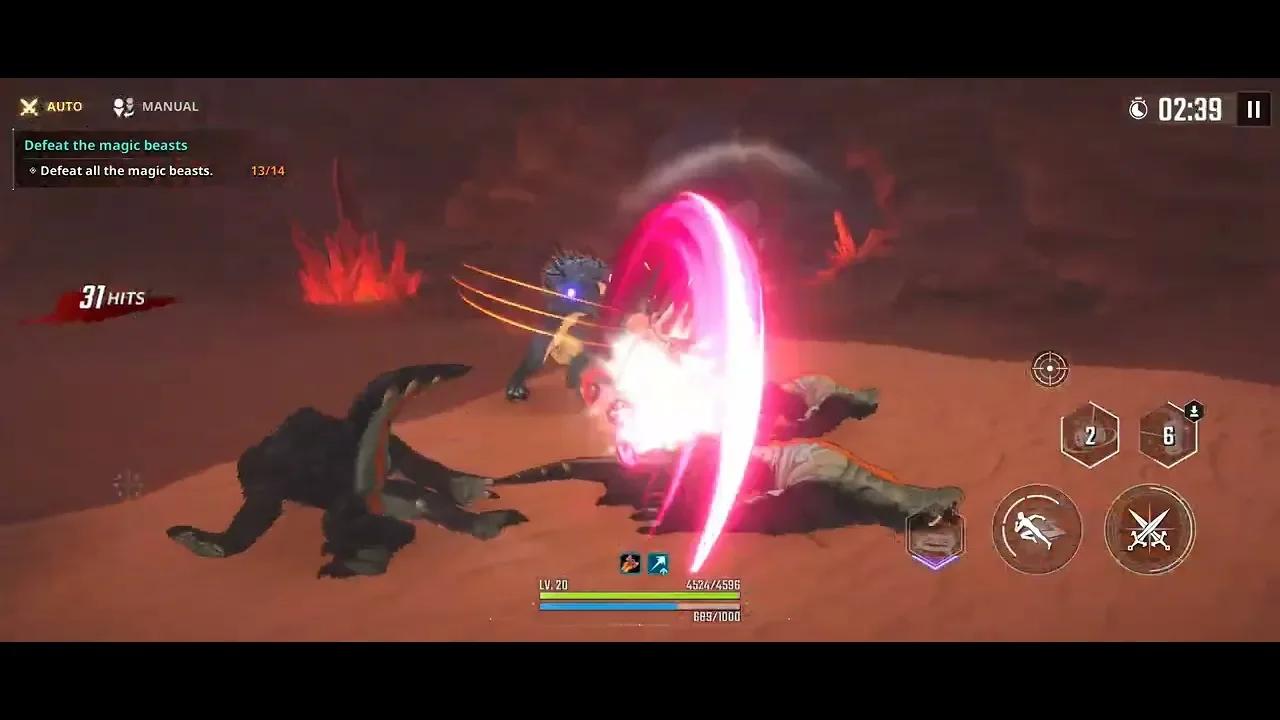Switch to MANUAL combat mode
The width and height of the screenshot is (1280, 720).
coord(155,106)
